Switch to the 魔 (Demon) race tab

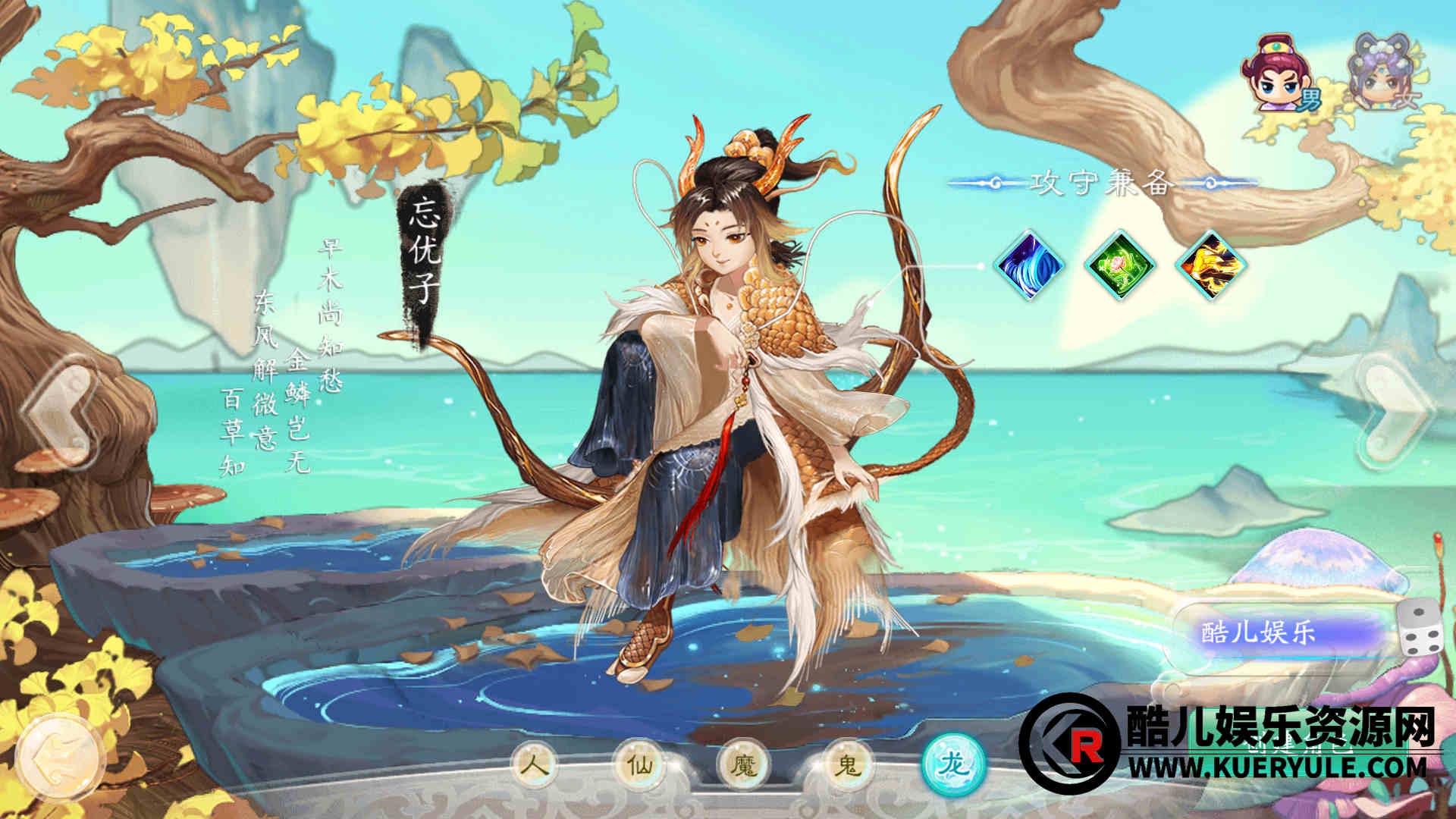click(x=745, y=764)
